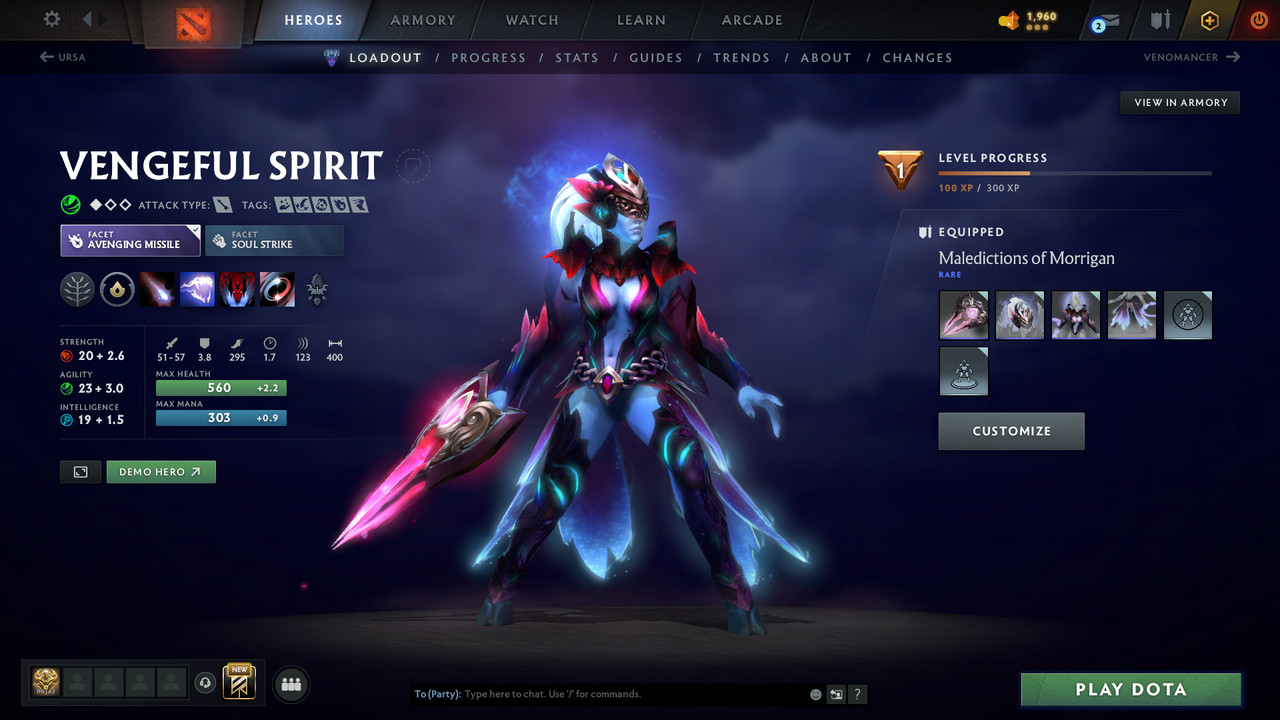Select the Avenging Missile facet
Image resolution: width=1280 pixels, height=720 pixels.
point(130,240)
